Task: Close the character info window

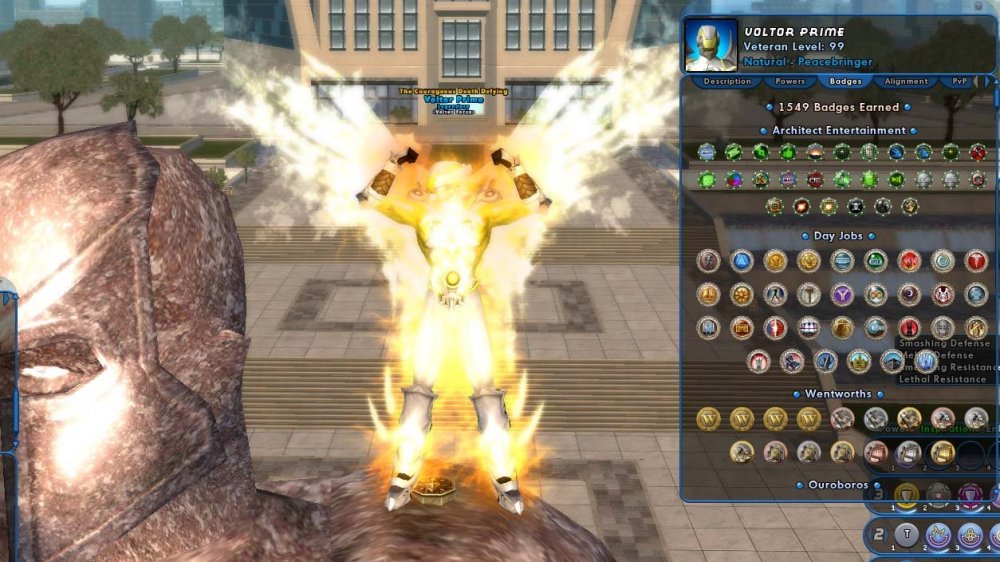Action: (978, 7)
